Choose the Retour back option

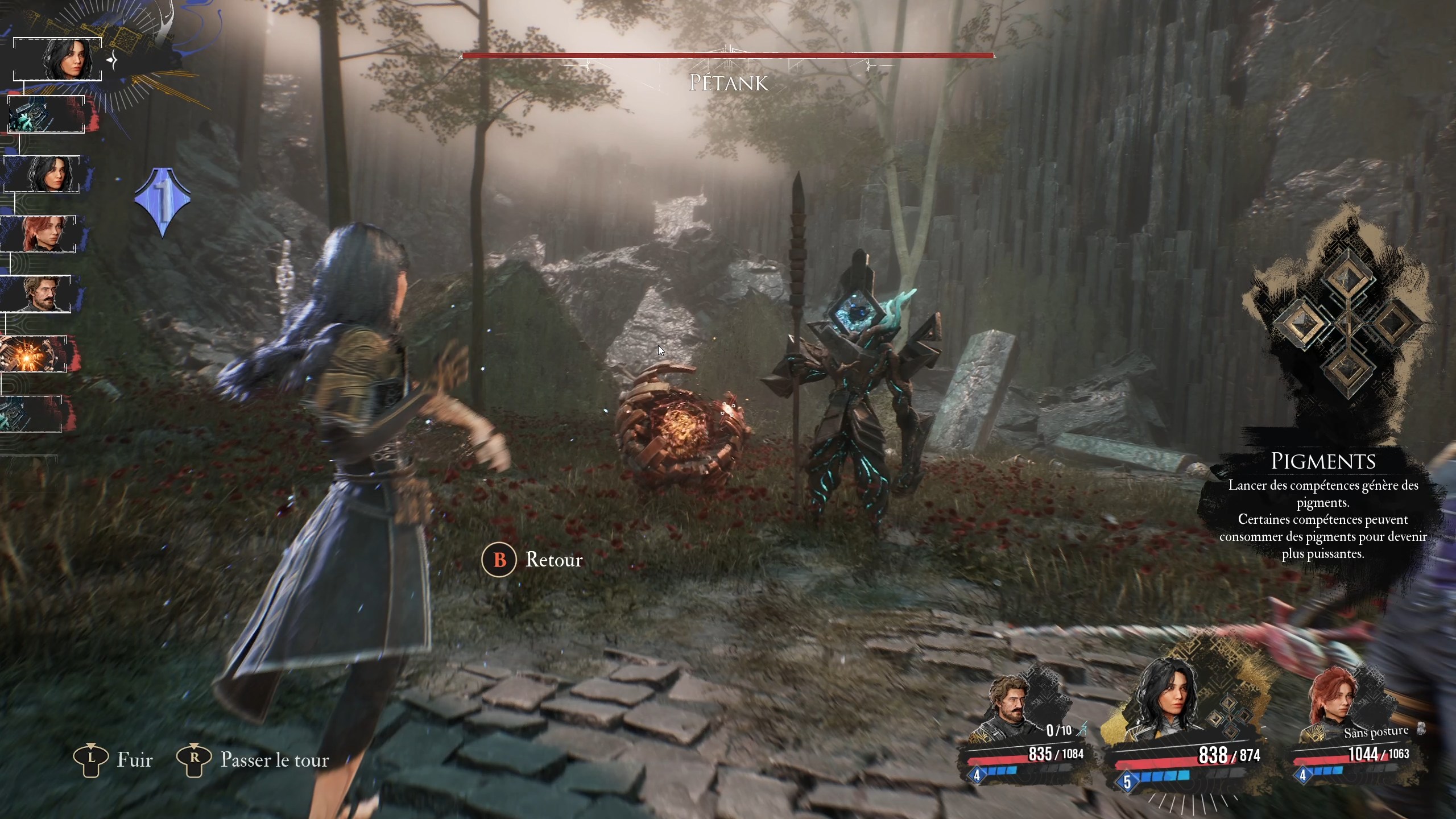point(533,560)
